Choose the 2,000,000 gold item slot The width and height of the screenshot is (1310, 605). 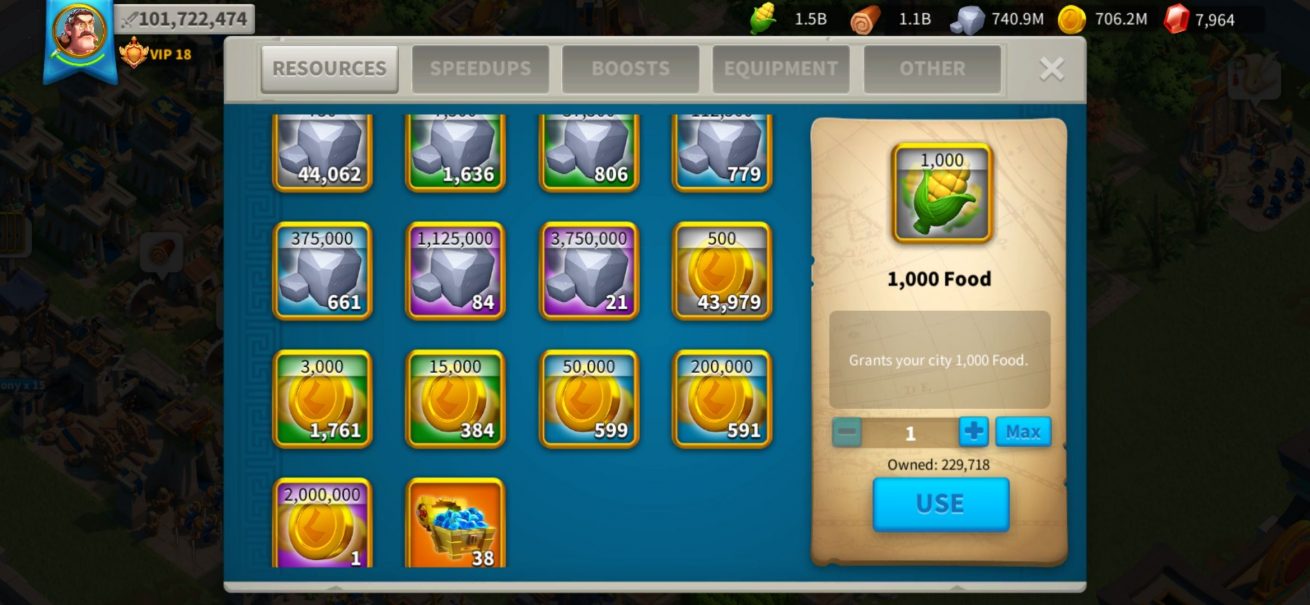322,523
